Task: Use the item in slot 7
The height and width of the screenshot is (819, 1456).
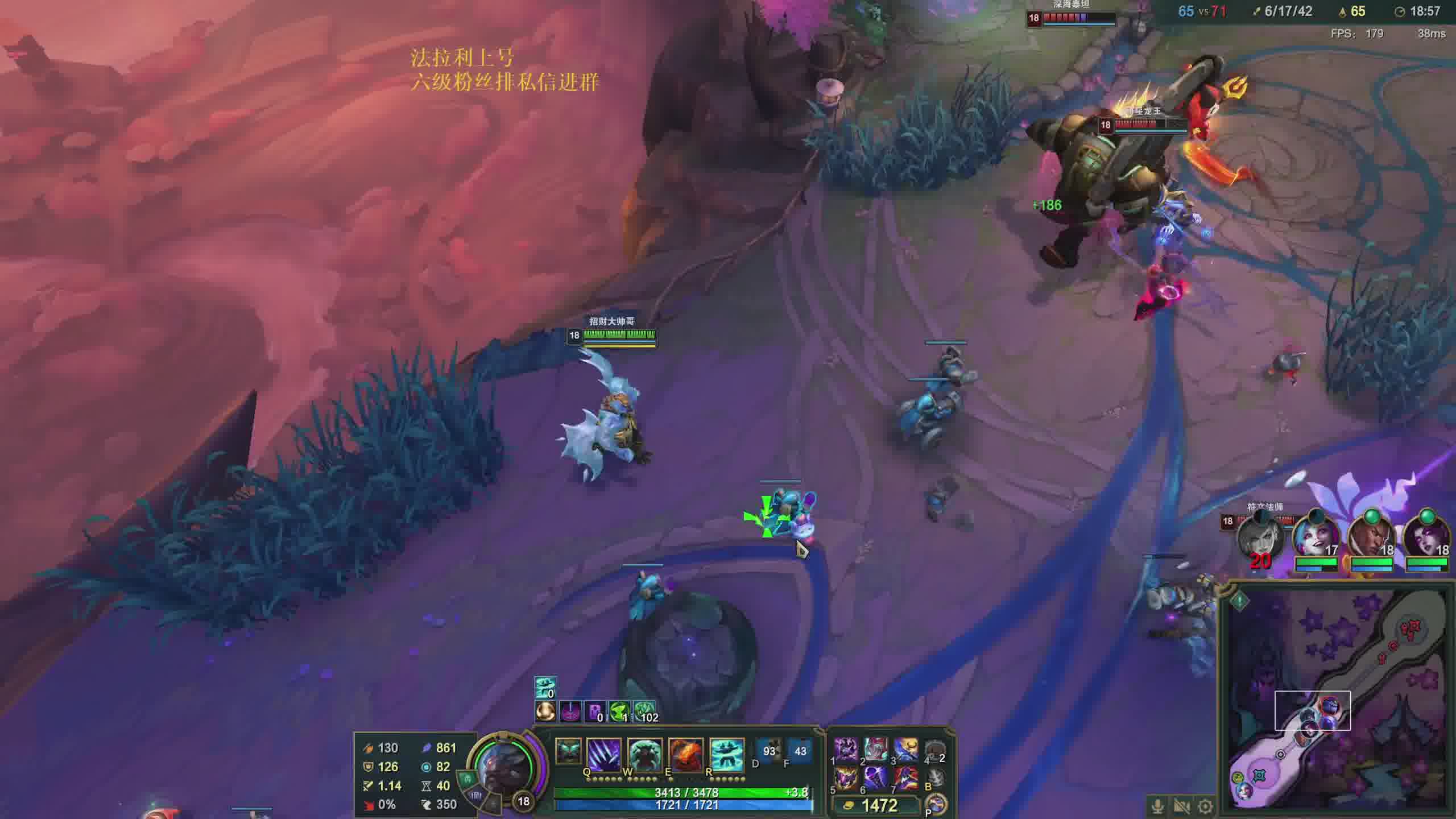Action: [x=906, y=779]
